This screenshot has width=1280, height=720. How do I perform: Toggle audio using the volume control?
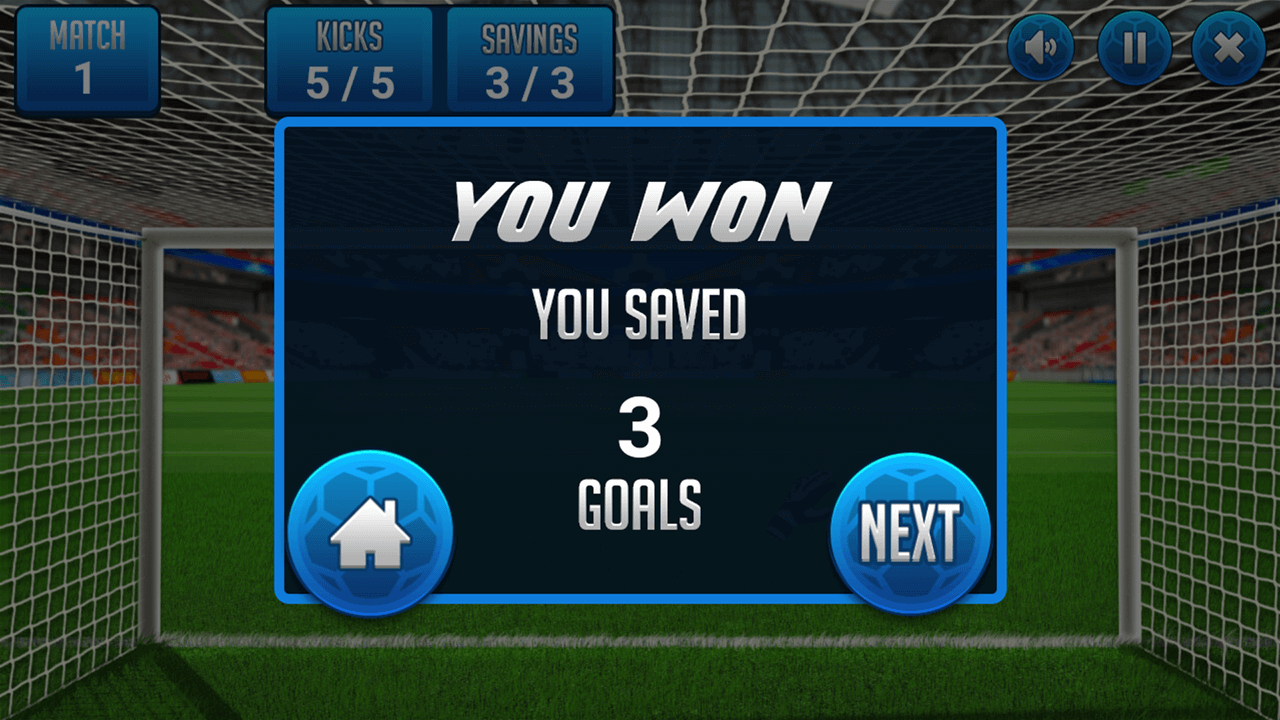[1038, 47]
